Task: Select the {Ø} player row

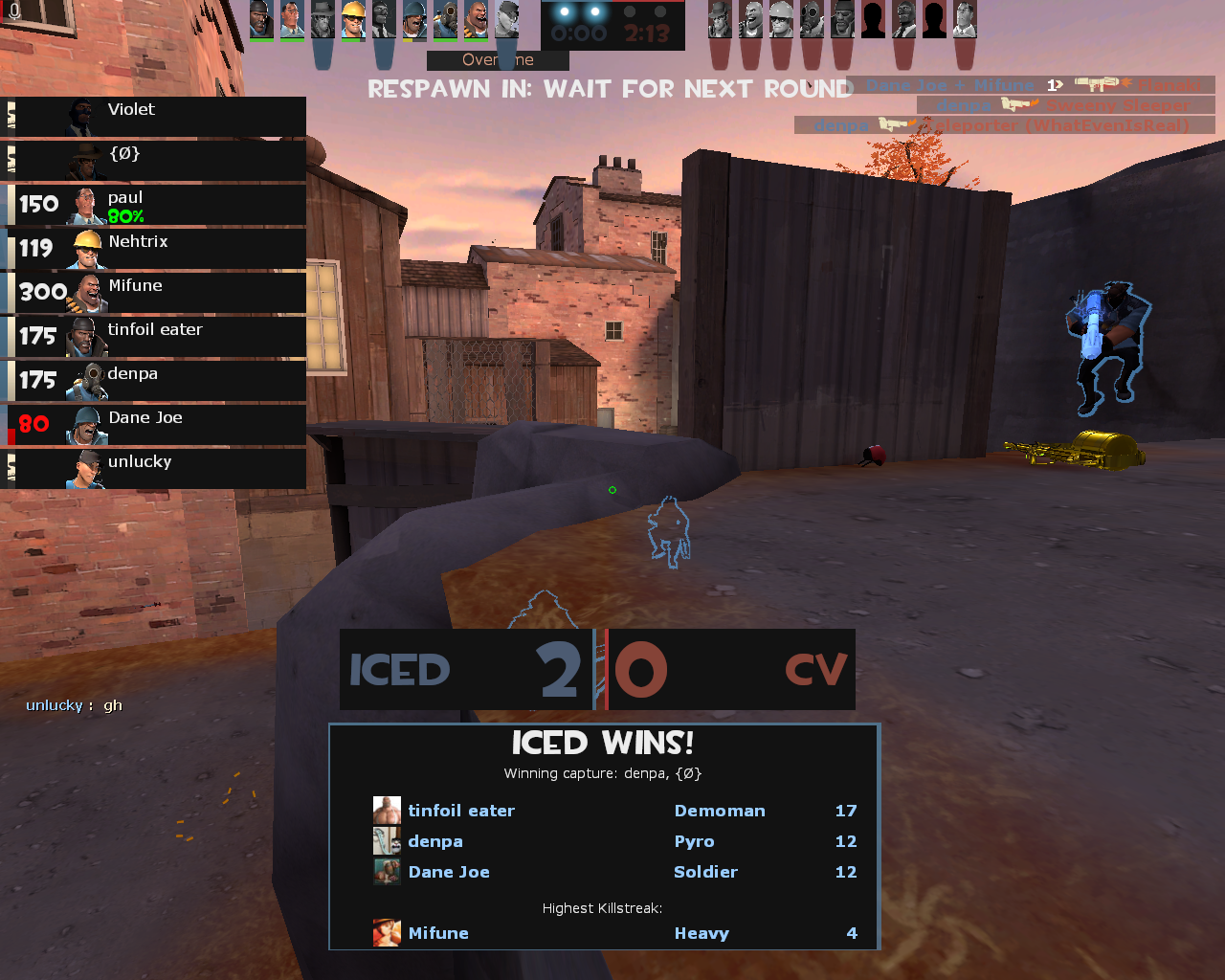Action: (x=153, y=161)
